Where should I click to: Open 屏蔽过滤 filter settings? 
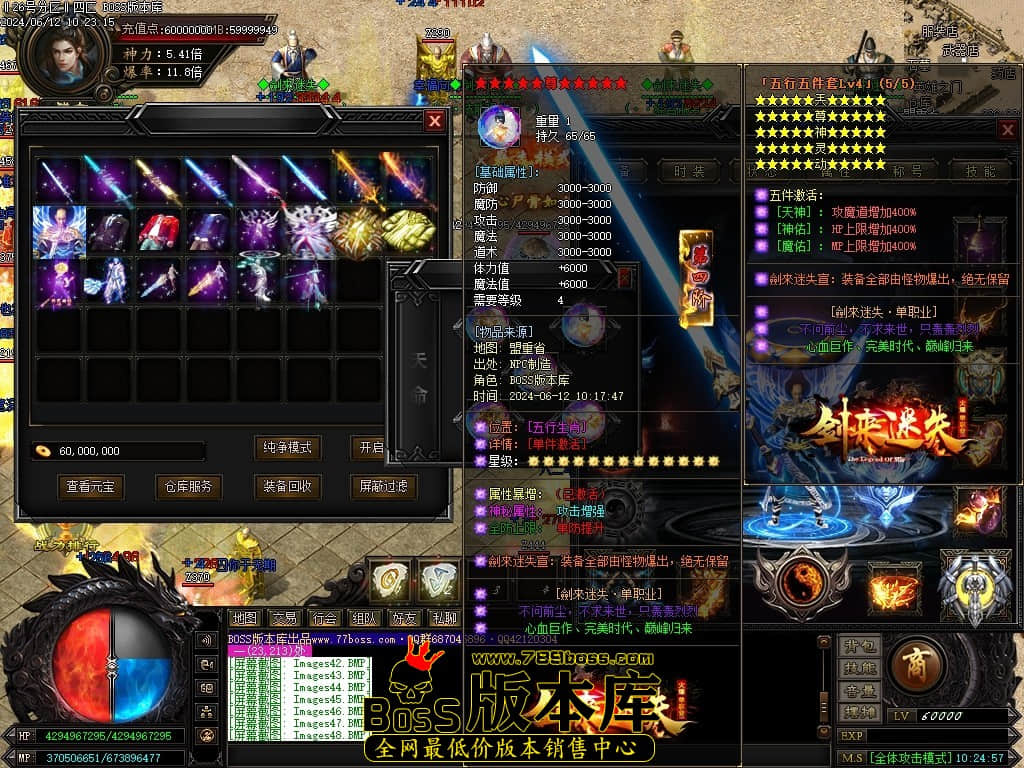click(x=384, y=487)
